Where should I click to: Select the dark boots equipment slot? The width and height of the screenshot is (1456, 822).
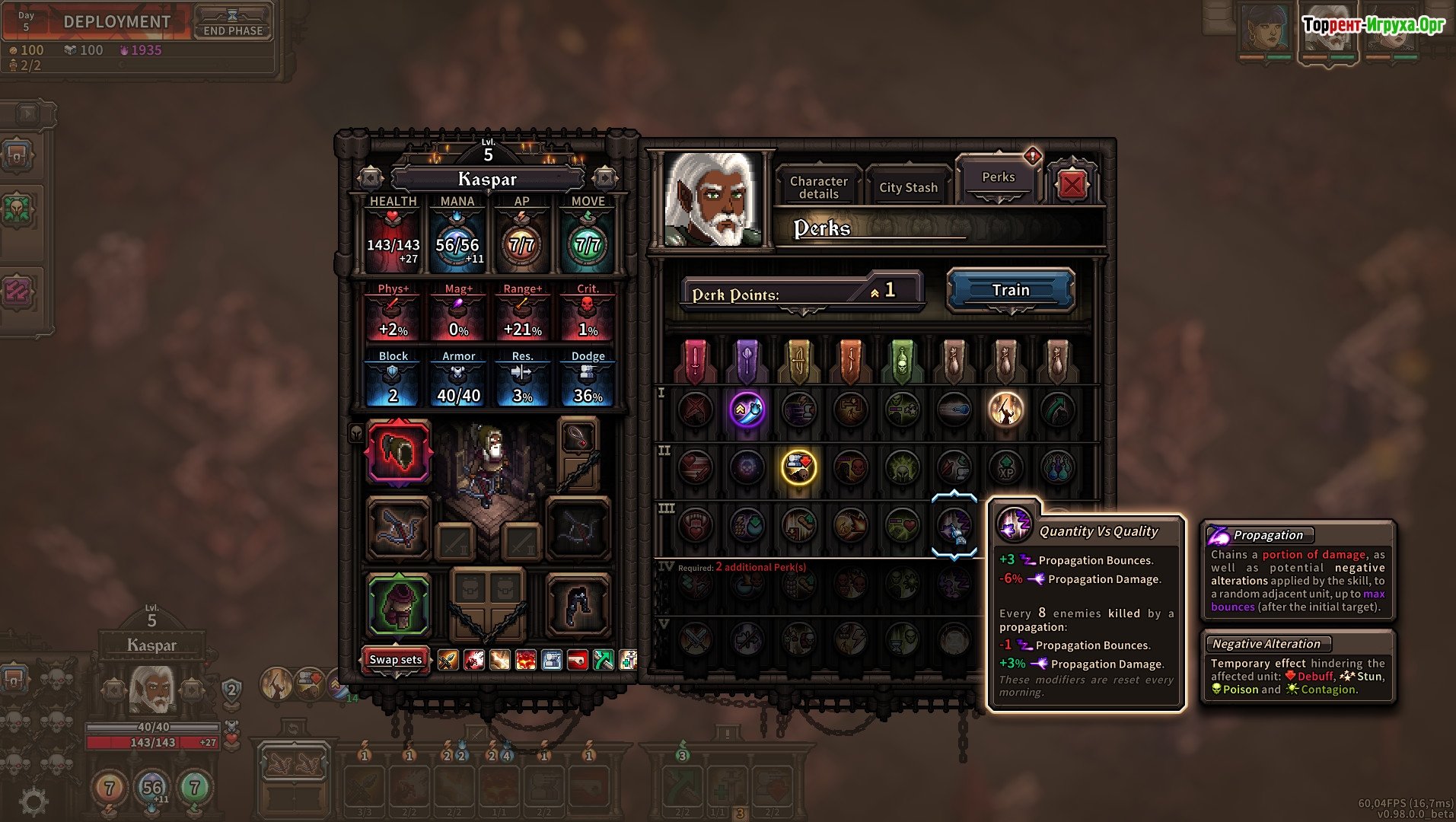[578, 605]
